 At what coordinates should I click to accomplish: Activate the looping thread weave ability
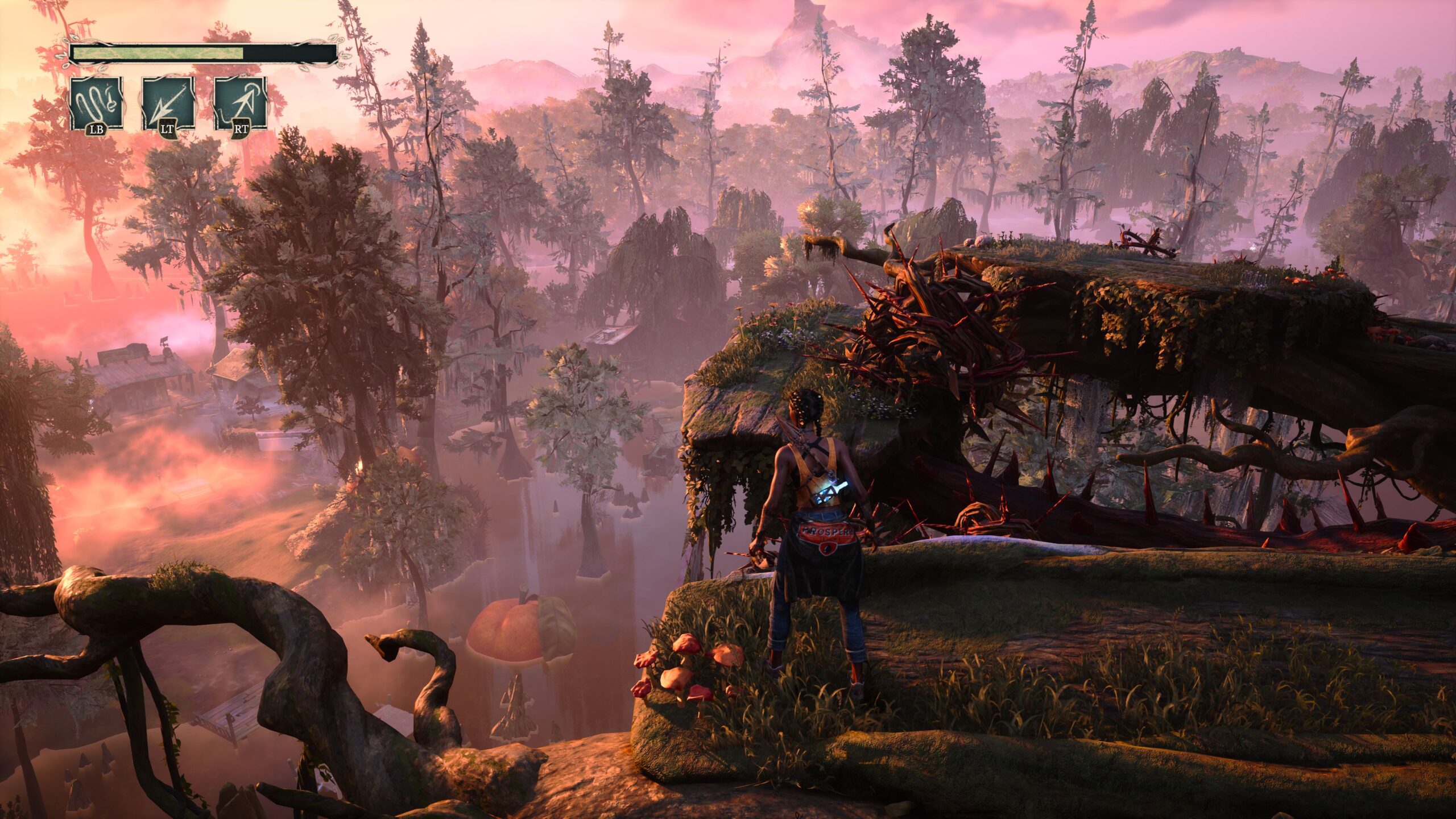(96, 104)
